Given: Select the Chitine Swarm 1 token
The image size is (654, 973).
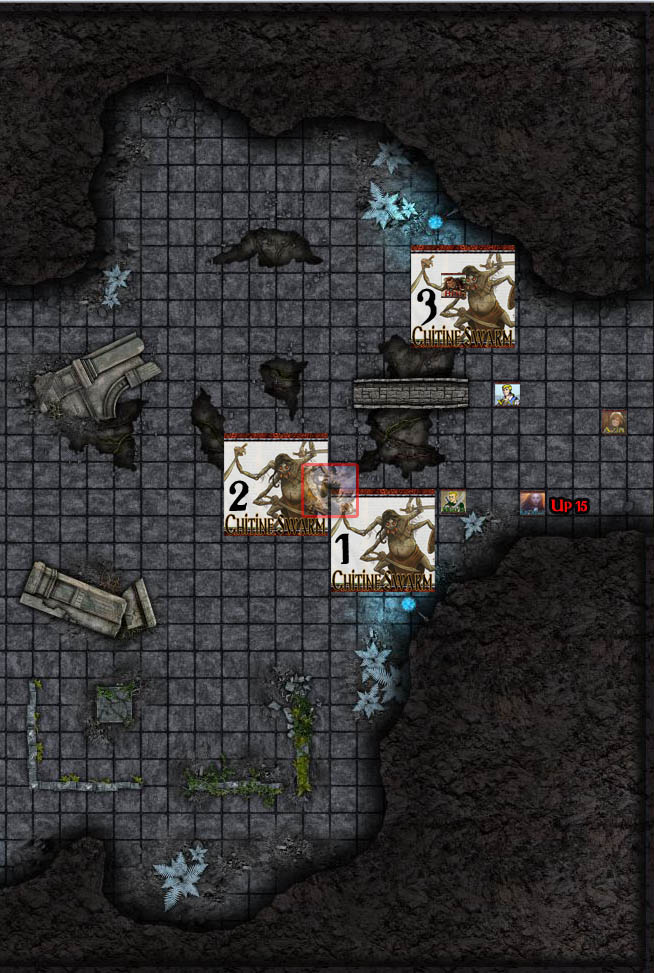Looking at the screenshot, I should (384, 542).
